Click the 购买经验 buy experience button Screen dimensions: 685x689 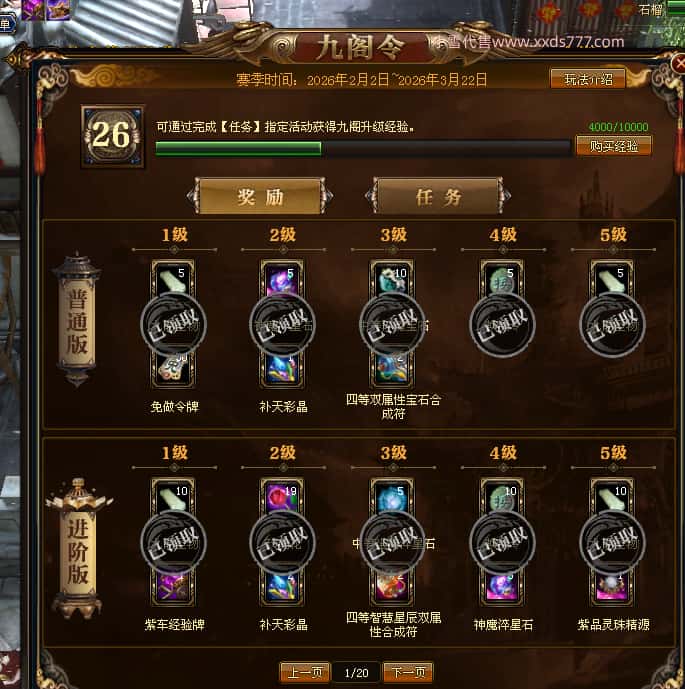[614, 146]
